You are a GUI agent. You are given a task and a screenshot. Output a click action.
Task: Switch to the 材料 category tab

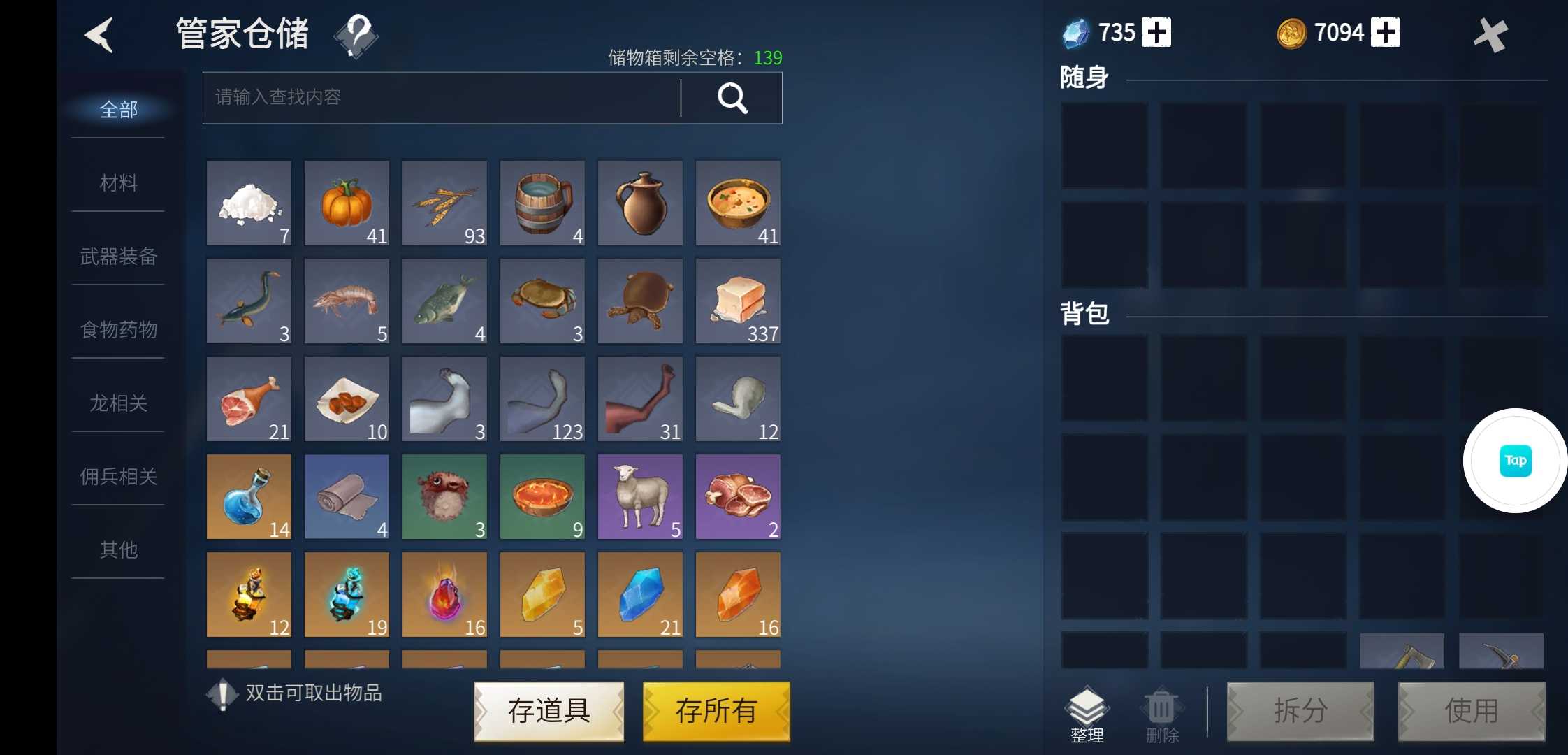pos(116,183)
